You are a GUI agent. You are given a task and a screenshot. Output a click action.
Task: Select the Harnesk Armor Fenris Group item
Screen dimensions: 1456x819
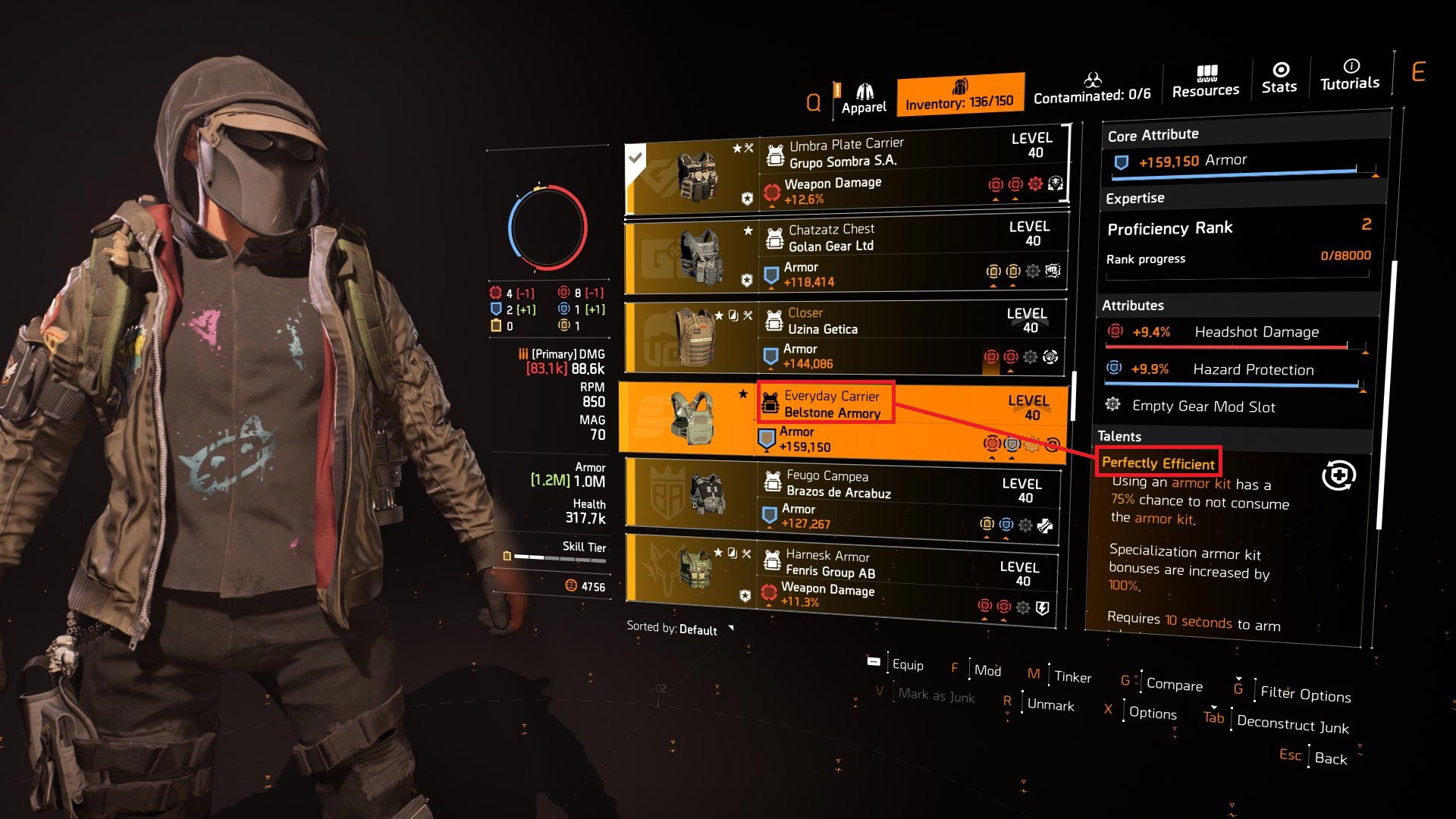click(x=839, y=578)
